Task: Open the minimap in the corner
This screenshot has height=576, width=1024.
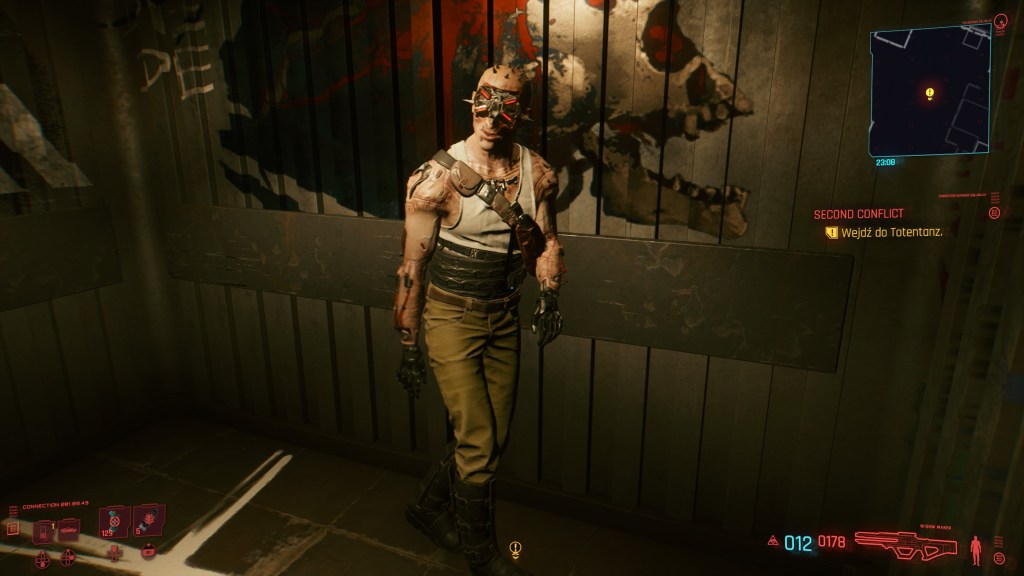Action: tap(929, 91)
